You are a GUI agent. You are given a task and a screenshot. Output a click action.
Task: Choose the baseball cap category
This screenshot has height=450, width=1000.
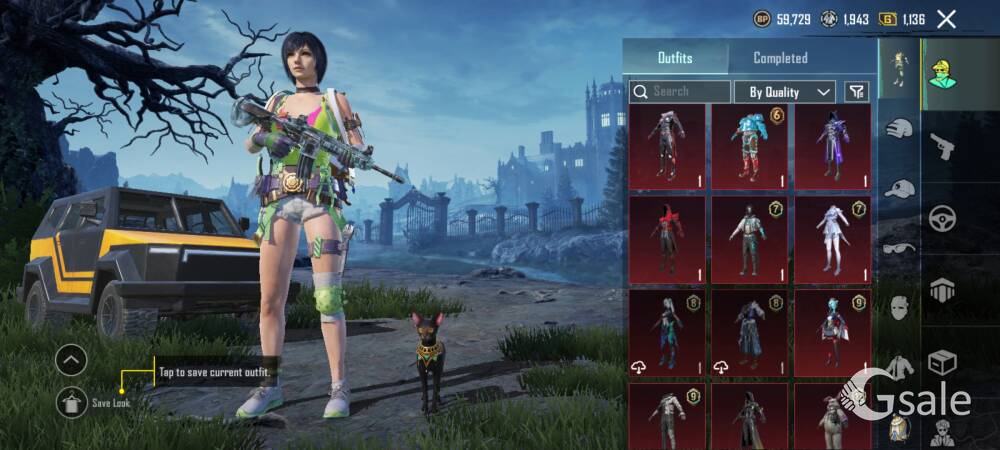pos(899,188)
